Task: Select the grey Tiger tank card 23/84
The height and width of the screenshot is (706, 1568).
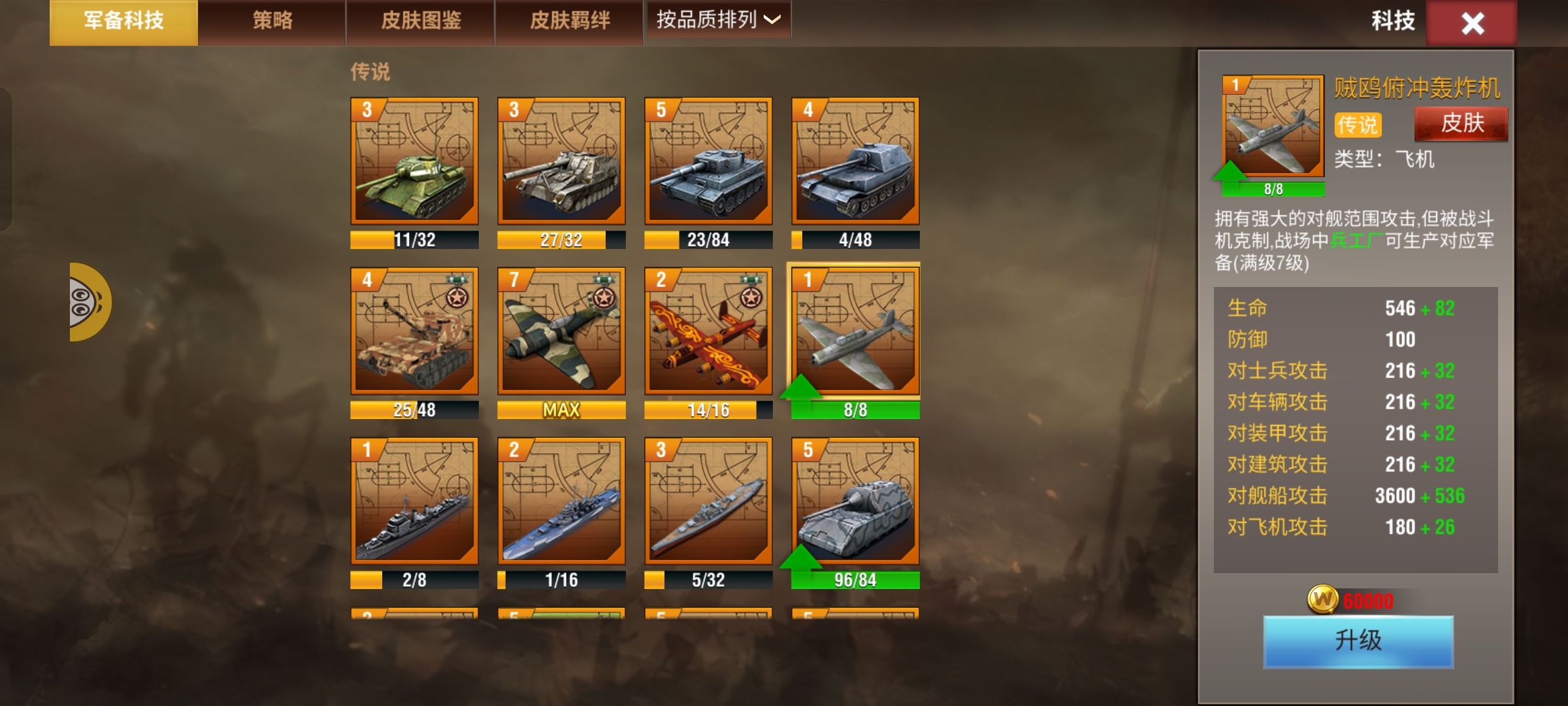Action: tap(708, 161)
